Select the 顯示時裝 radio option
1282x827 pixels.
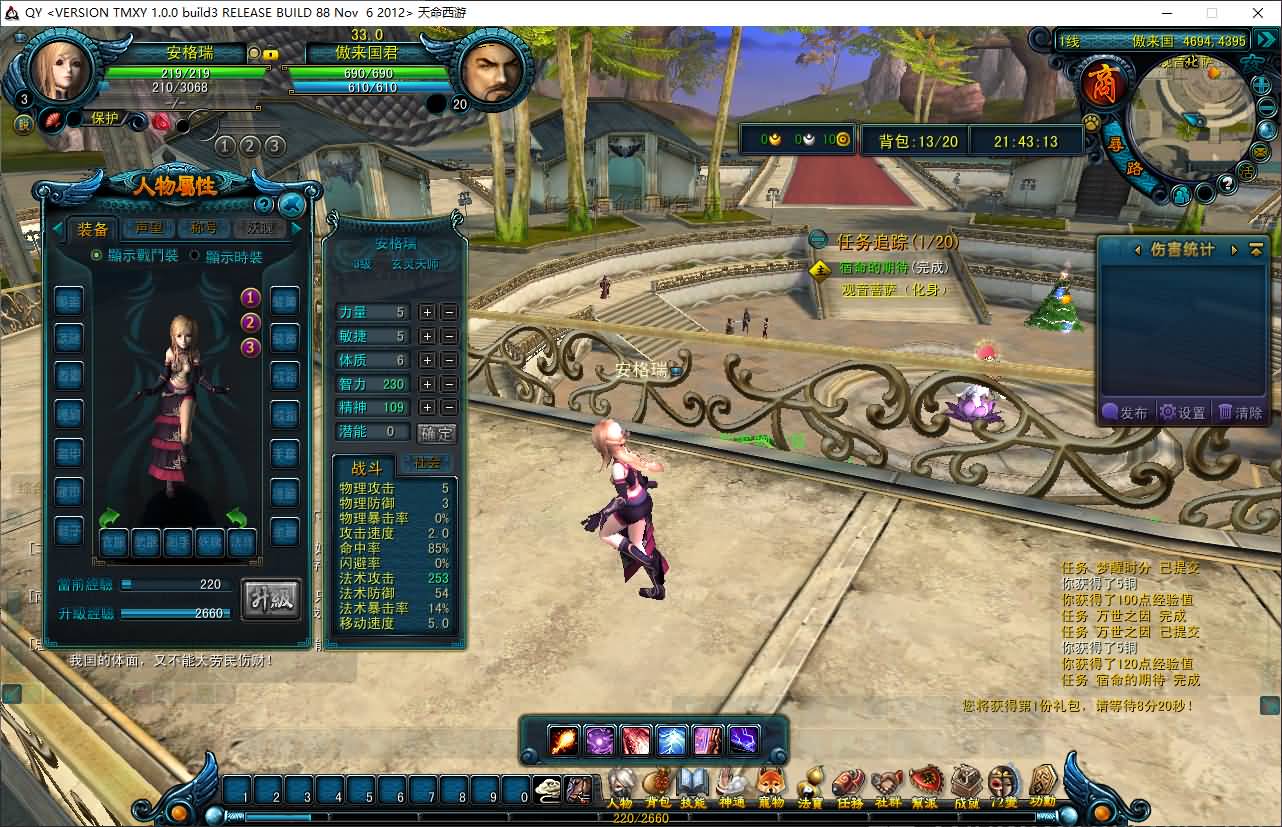point(194,256)
